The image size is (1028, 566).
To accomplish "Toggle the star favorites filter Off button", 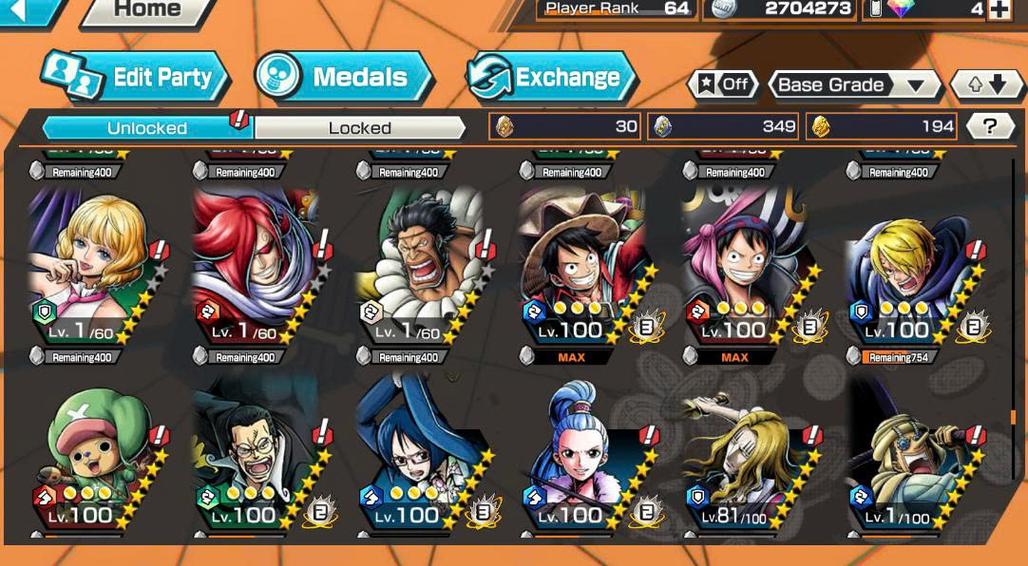I will 723,85.
